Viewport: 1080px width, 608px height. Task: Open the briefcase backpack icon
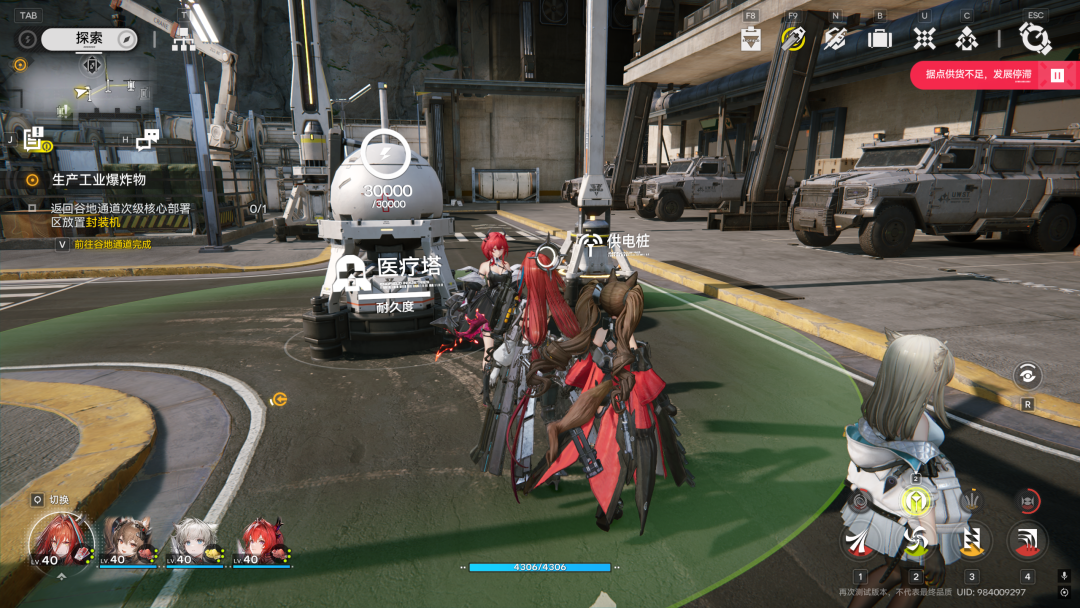click(880, 38)
